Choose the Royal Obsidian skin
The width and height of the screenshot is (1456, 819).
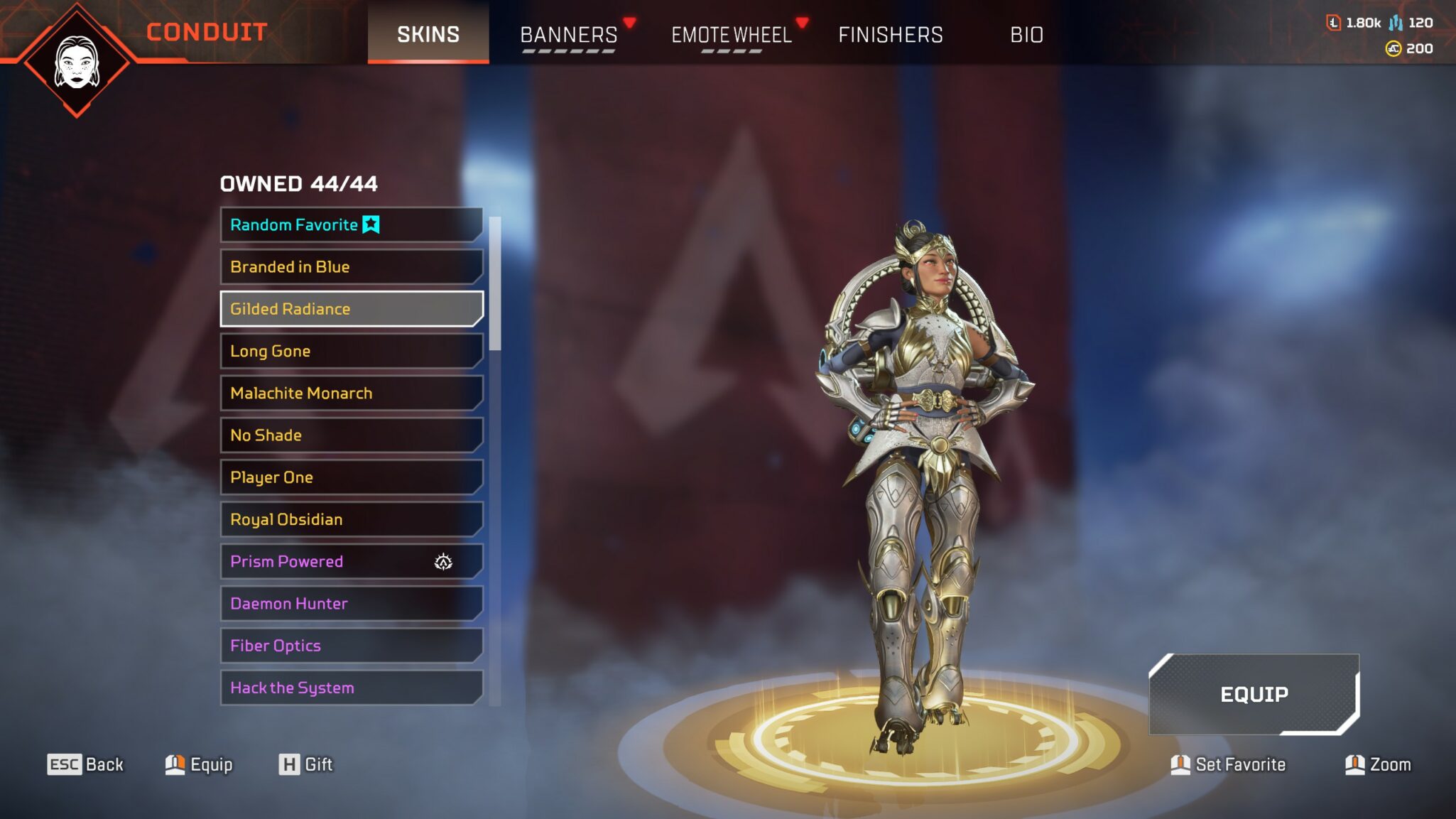coord(352,519)
